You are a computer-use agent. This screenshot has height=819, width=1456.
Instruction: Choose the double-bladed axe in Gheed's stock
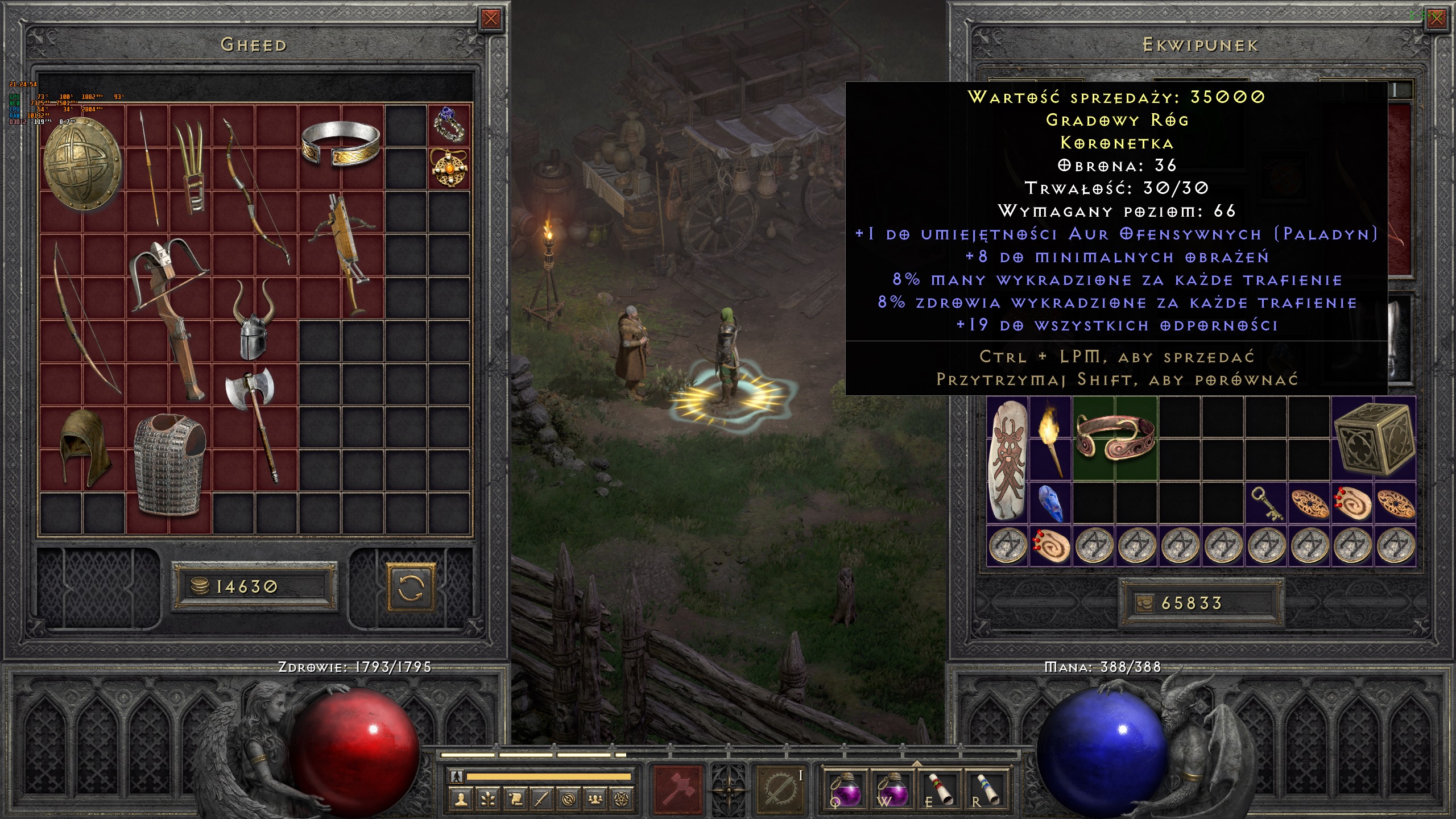[254, 422]
